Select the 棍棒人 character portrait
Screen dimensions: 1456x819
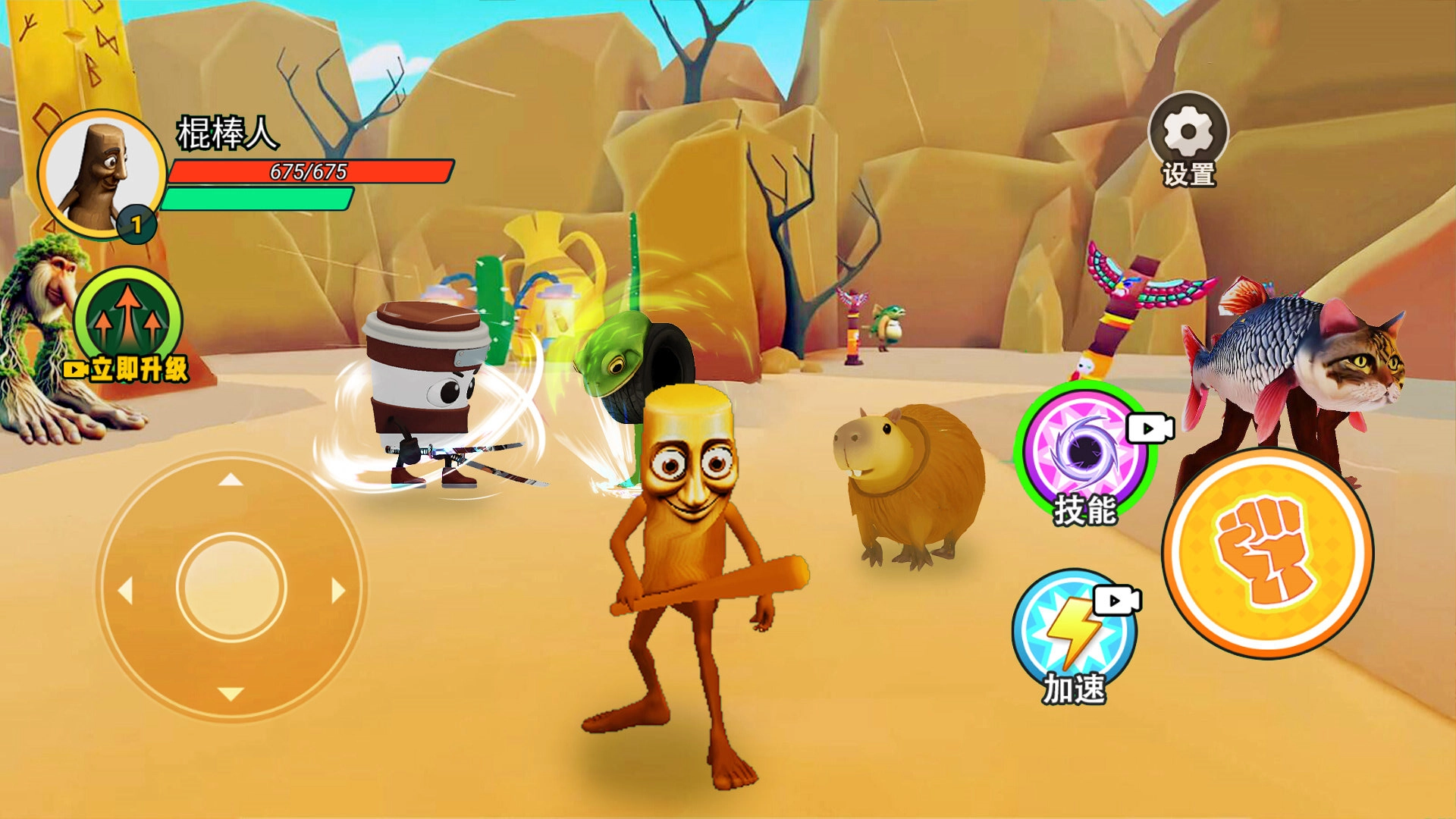tap(102, 176)
